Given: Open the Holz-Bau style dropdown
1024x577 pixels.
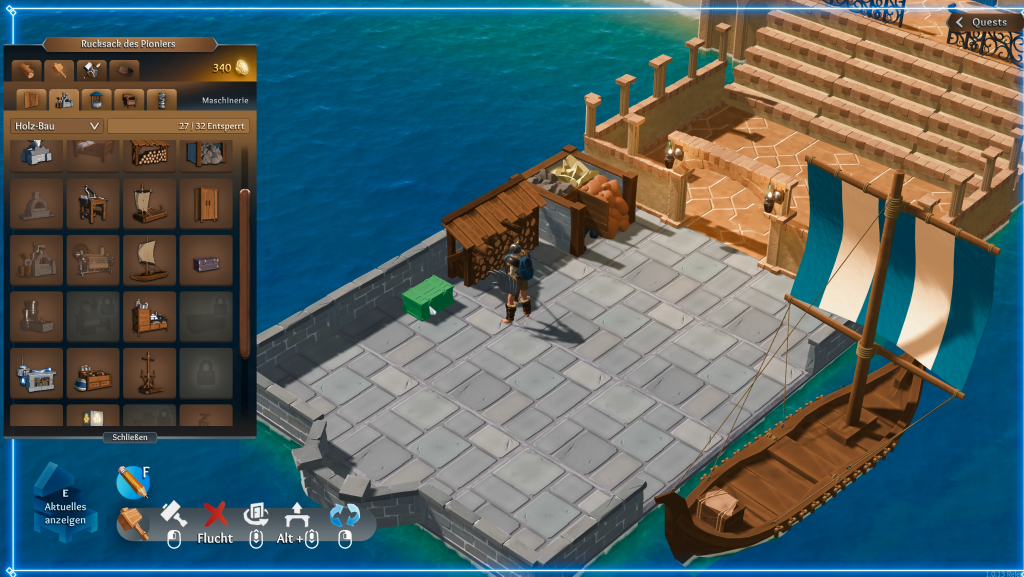Looking at the screenshot, I should [57, 126].
